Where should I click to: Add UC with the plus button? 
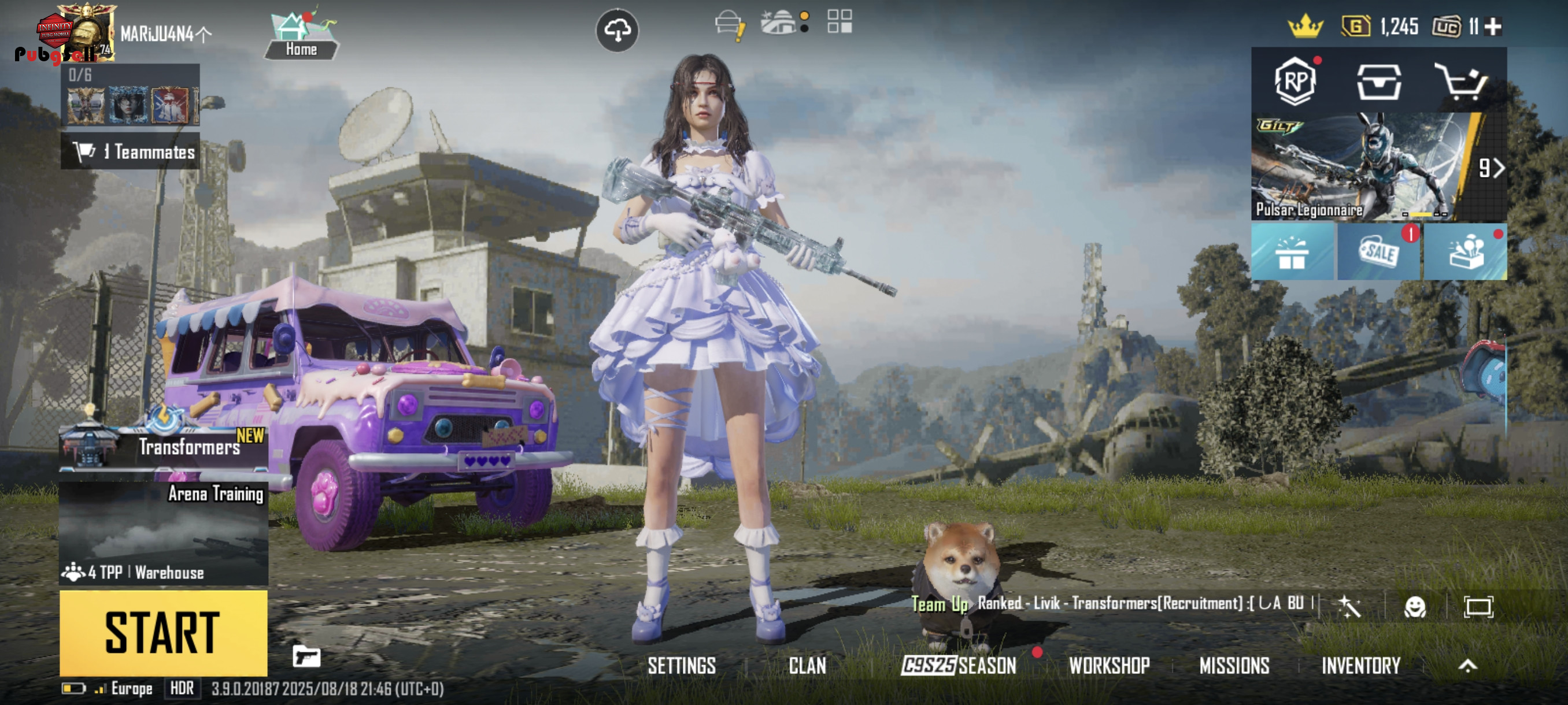[x=1493, y=27]
